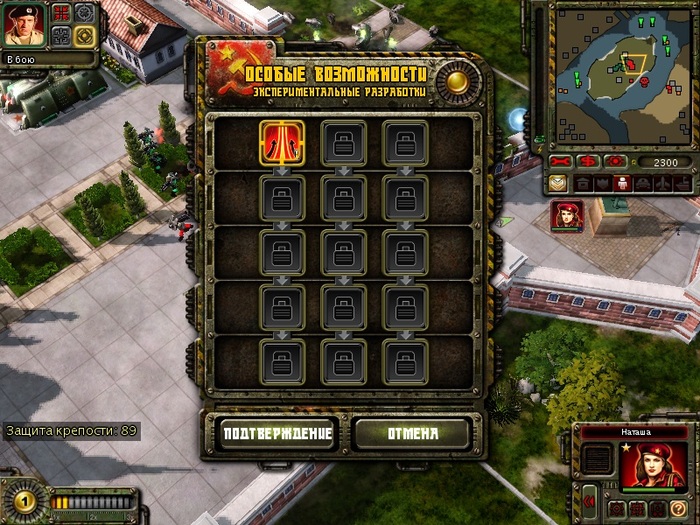
Task: Activate the red wrench repair button
Action: (x=561, y=162)
